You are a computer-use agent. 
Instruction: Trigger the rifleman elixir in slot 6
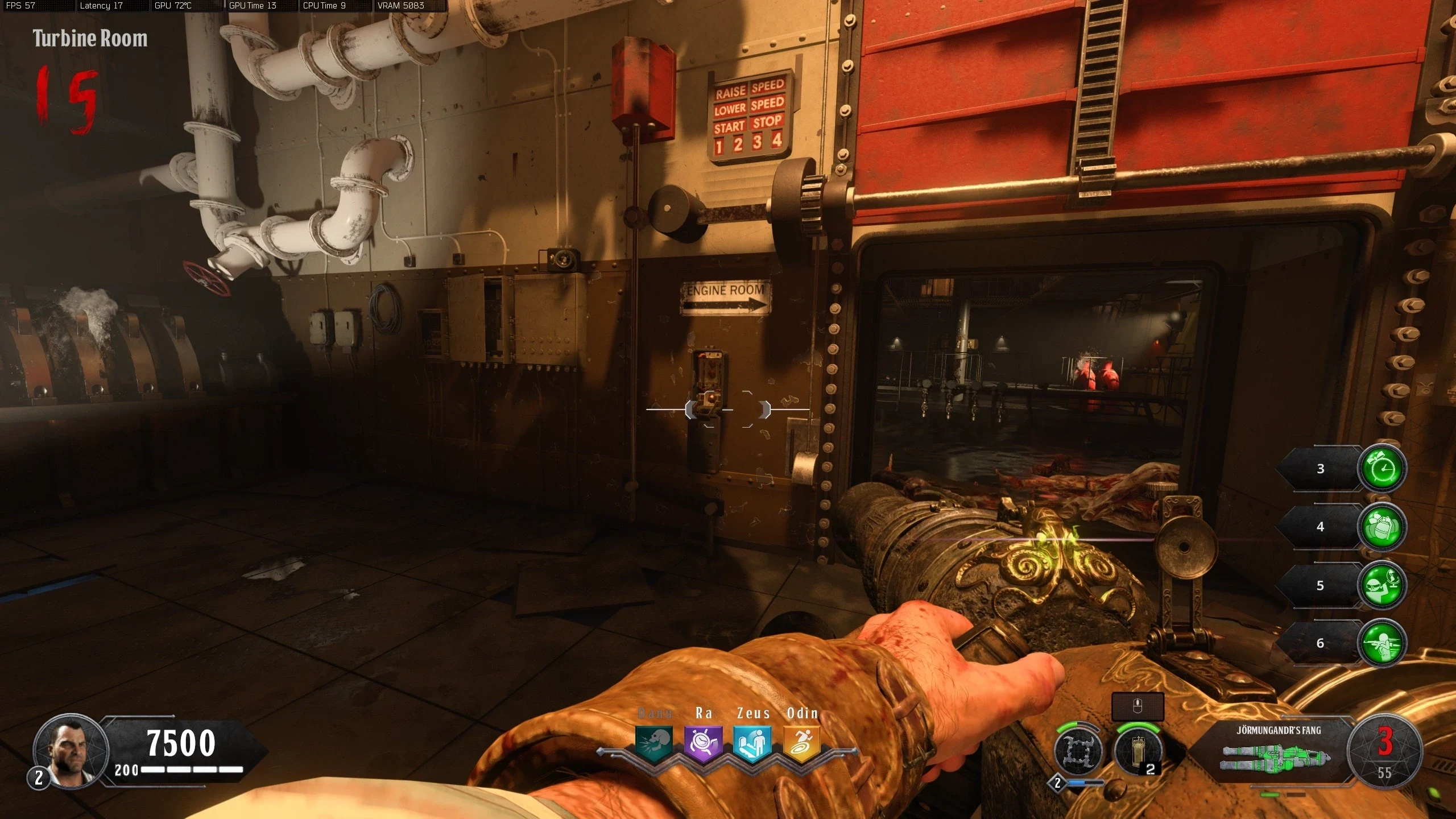[1382, 643]
